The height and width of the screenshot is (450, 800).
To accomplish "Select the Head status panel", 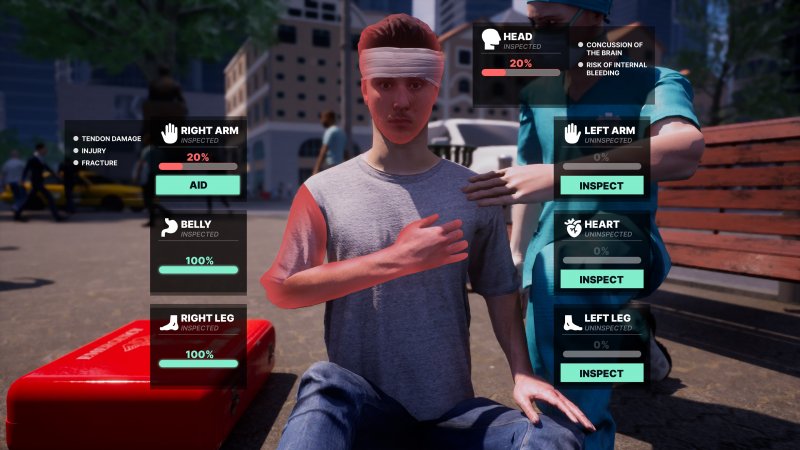I will 520,64.
